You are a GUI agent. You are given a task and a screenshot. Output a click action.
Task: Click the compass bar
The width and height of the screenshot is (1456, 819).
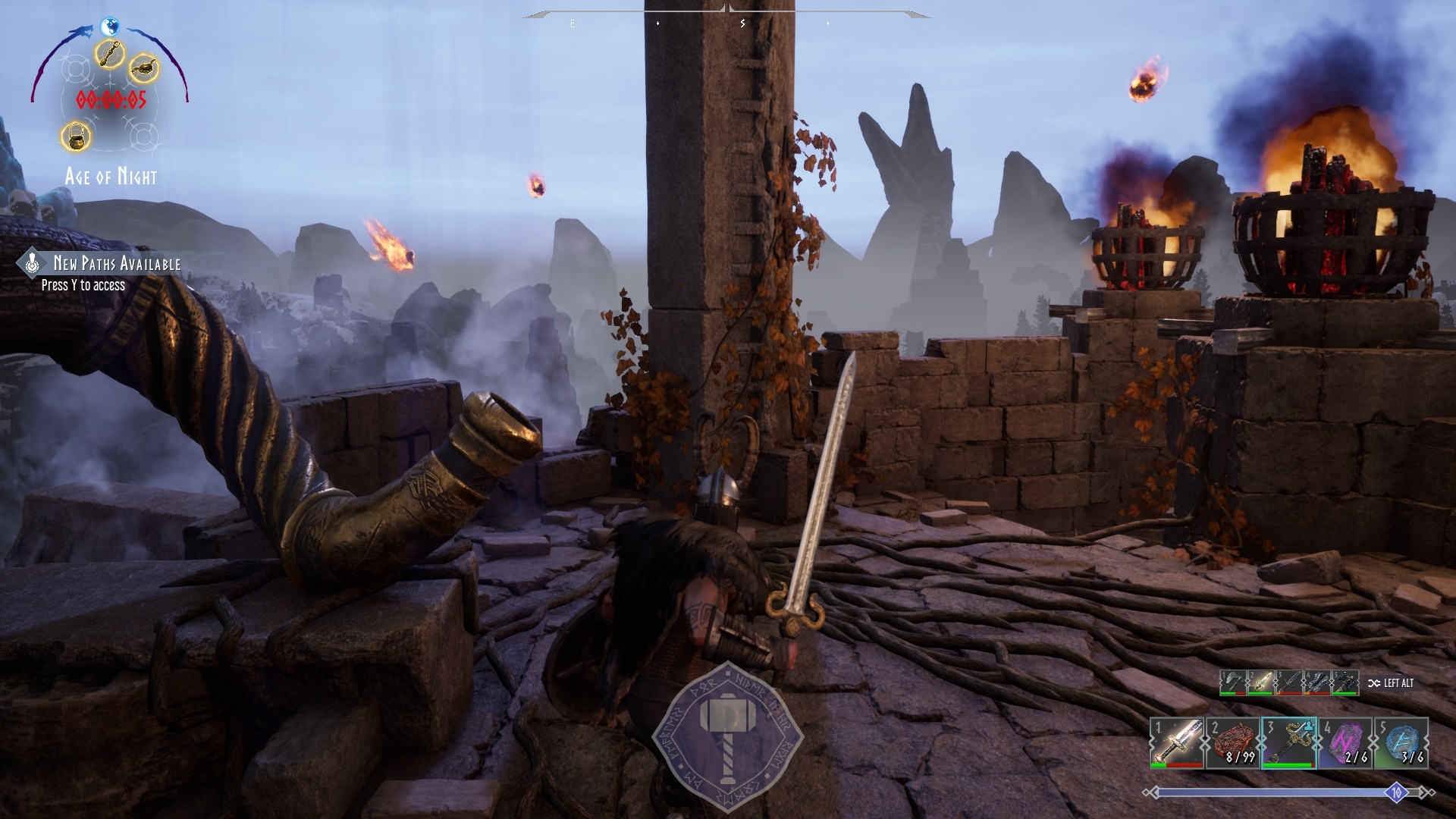[726, 17]
